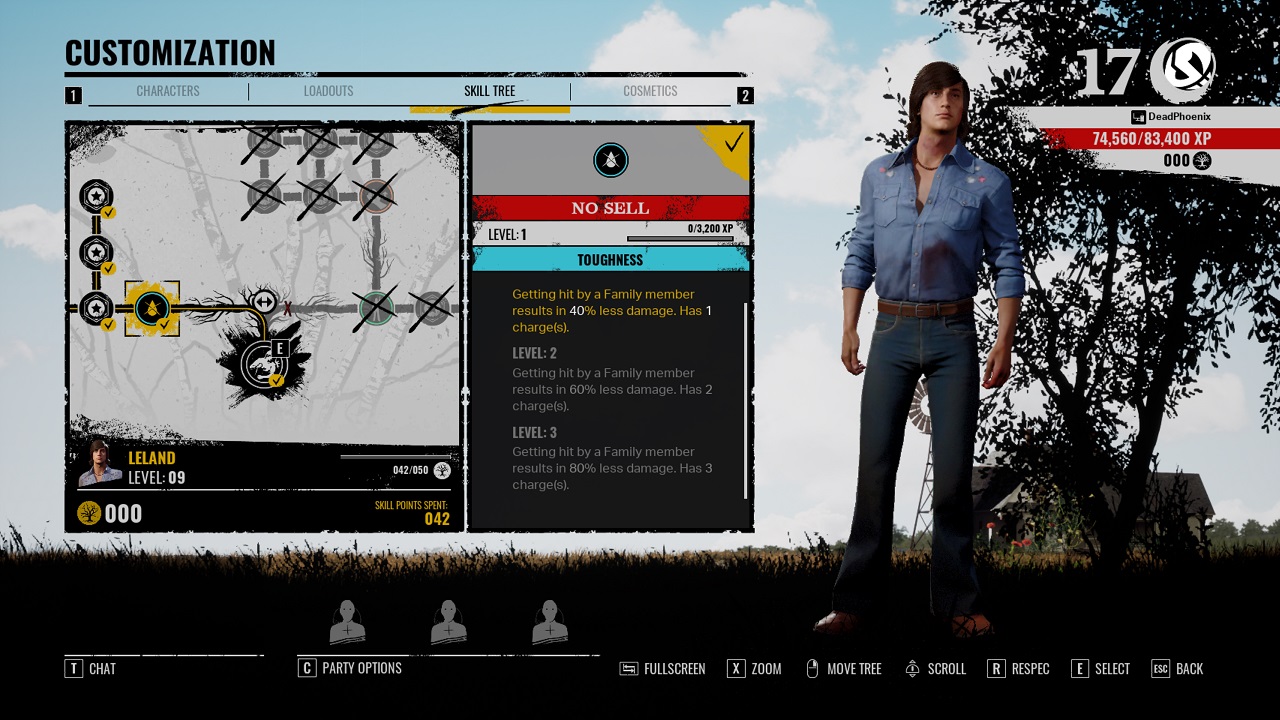Image resolution: width=1280 pixels, height=720 pixels.
Task: Go to the LOADOUTS tab
Action: point(329,91)
